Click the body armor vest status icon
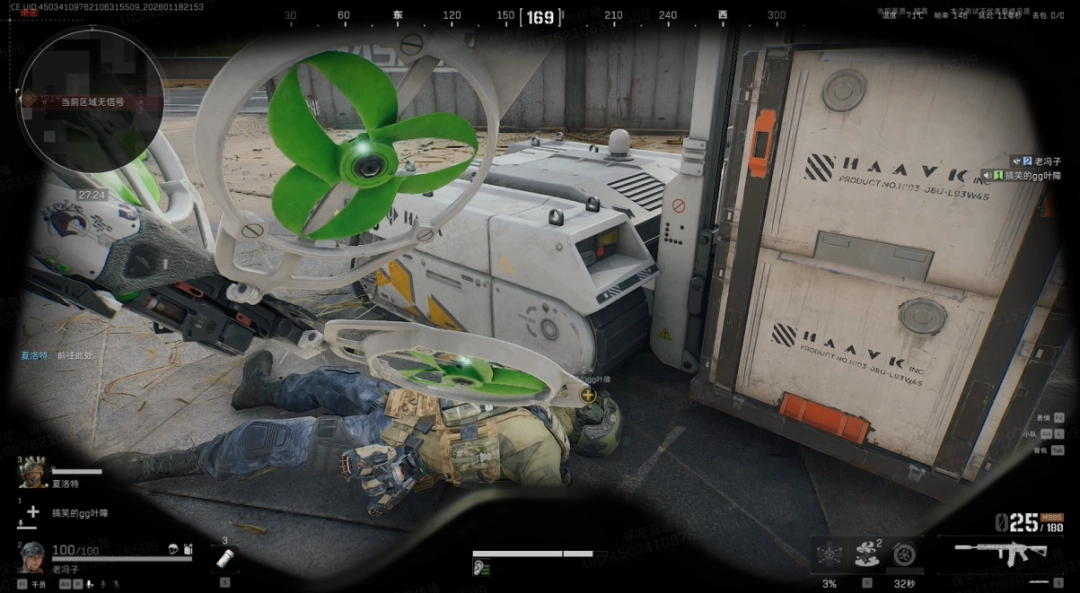 186,549
